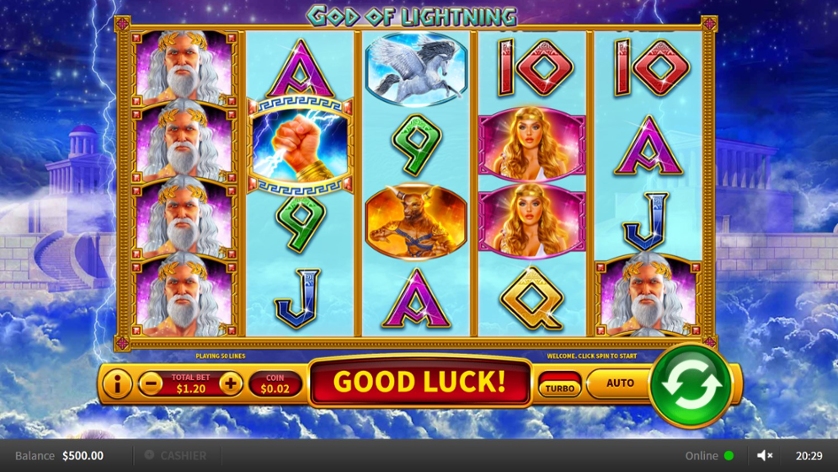Open the info paytable button
This screenshot has height=472, width=838.
117,383
